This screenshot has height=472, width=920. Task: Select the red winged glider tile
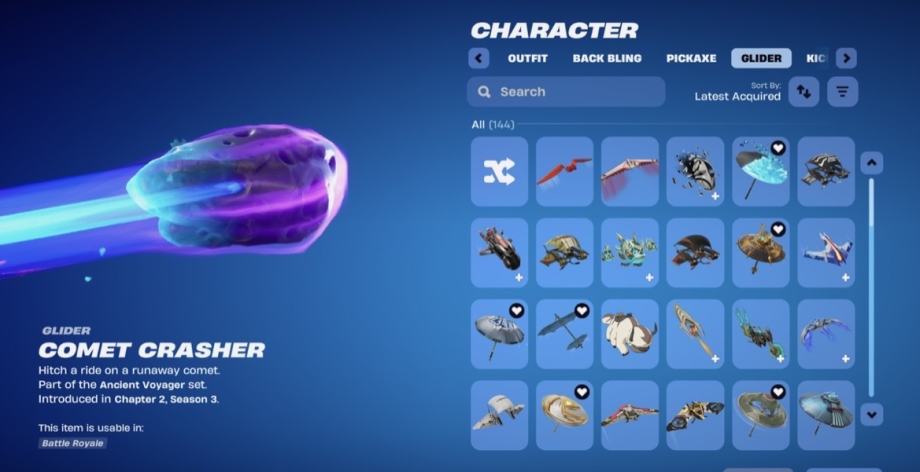(x=564, y=171)
